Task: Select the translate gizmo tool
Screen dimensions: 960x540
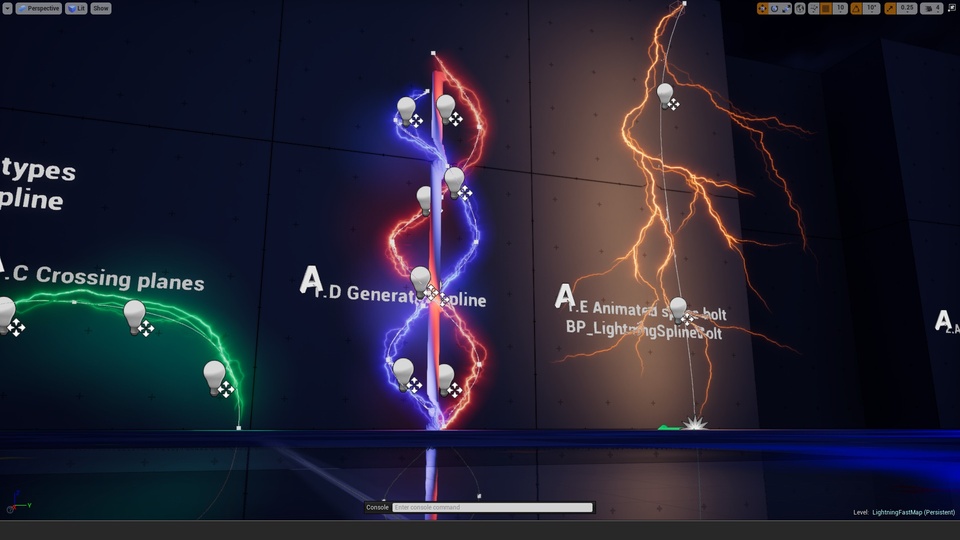Action: (763, 8)
